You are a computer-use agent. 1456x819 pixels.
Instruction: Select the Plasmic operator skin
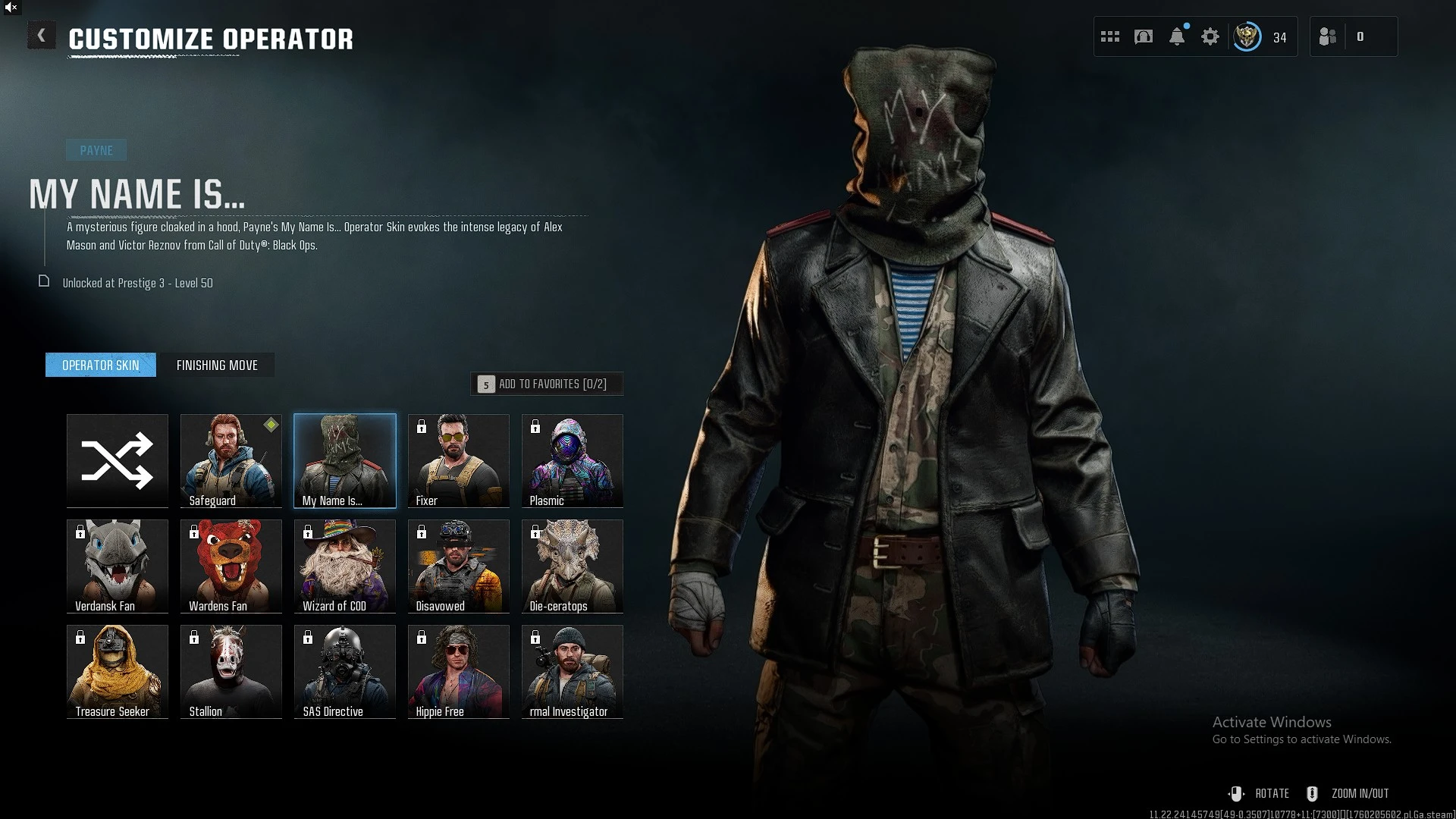click(572, 460)
